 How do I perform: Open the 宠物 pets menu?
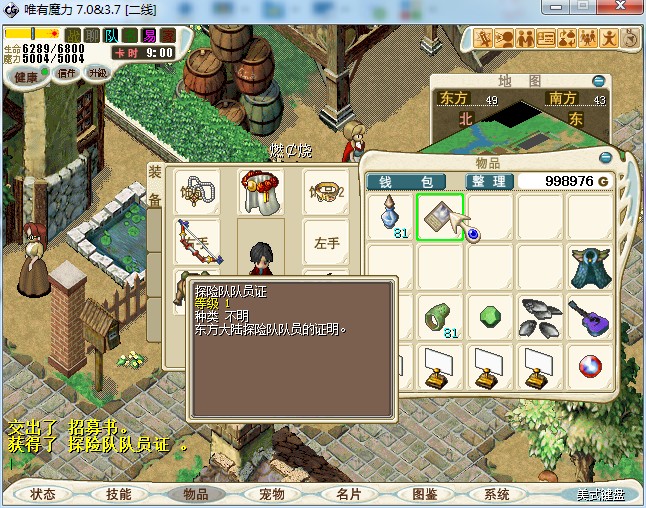pyautogui.click(x=271, y=494)
